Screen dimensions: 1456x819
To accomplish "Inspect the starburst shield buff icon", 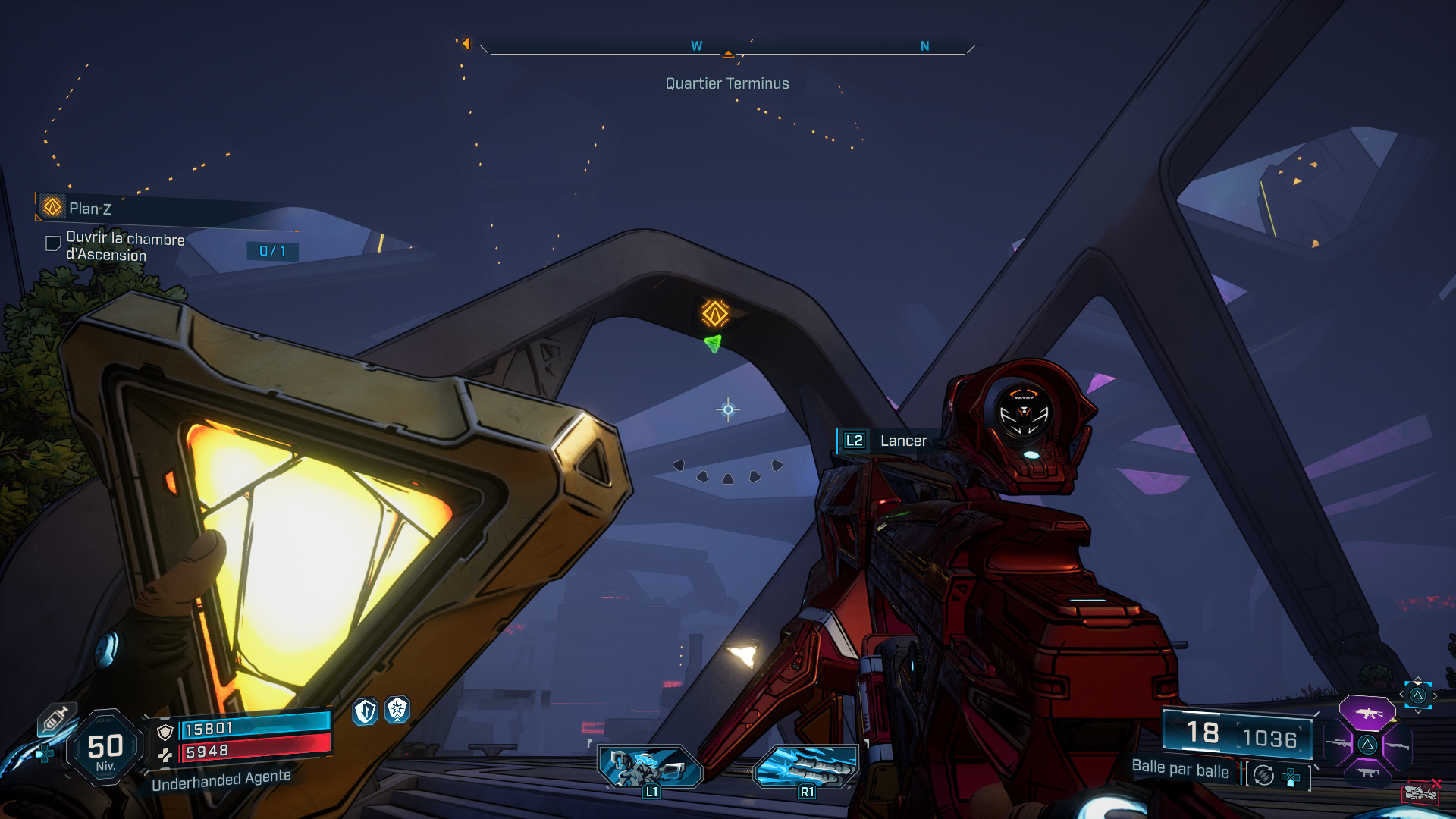I will 397,710.
